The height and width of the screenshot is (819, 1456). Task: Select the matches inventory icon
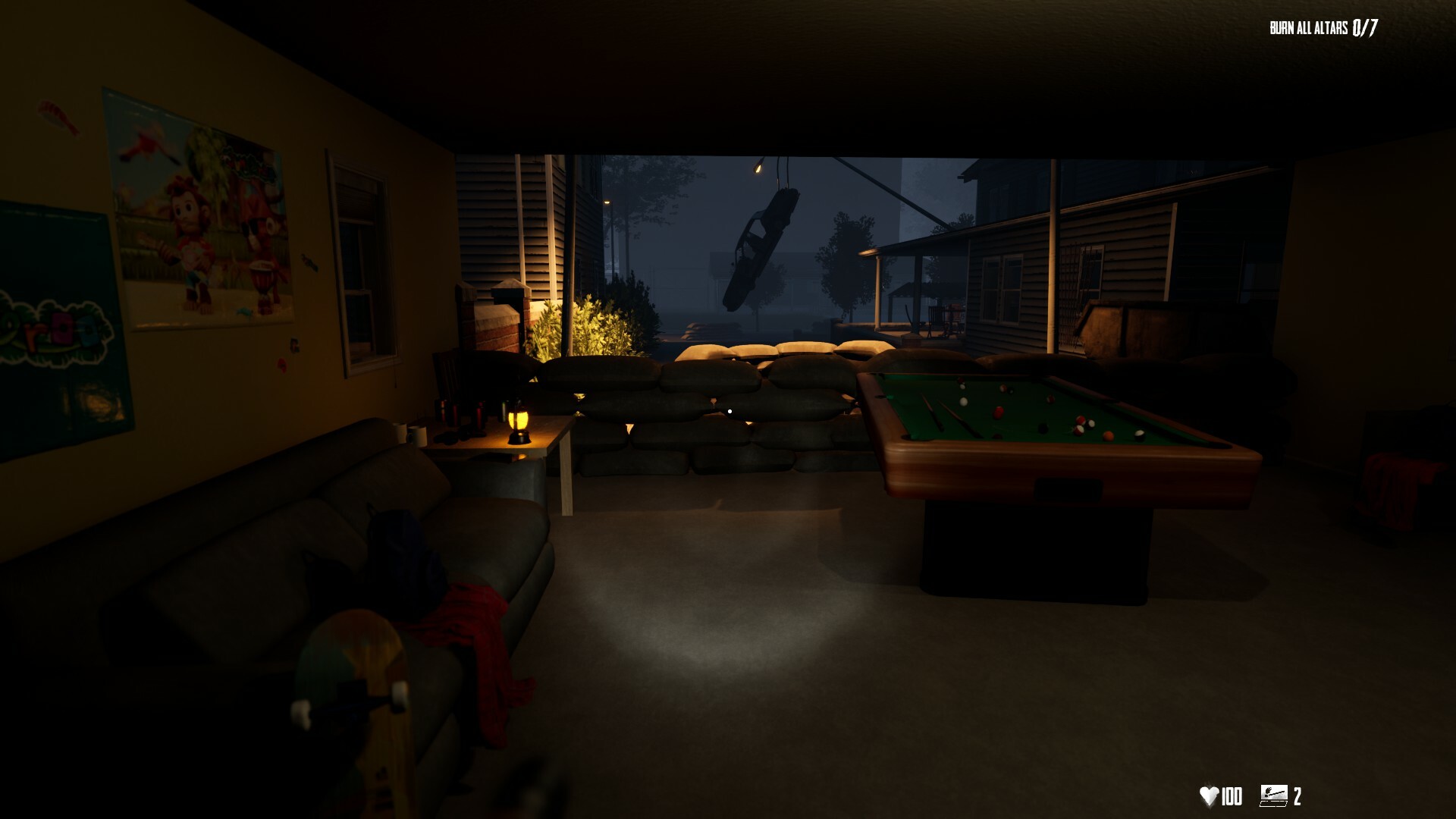[x=1273, y=795]
